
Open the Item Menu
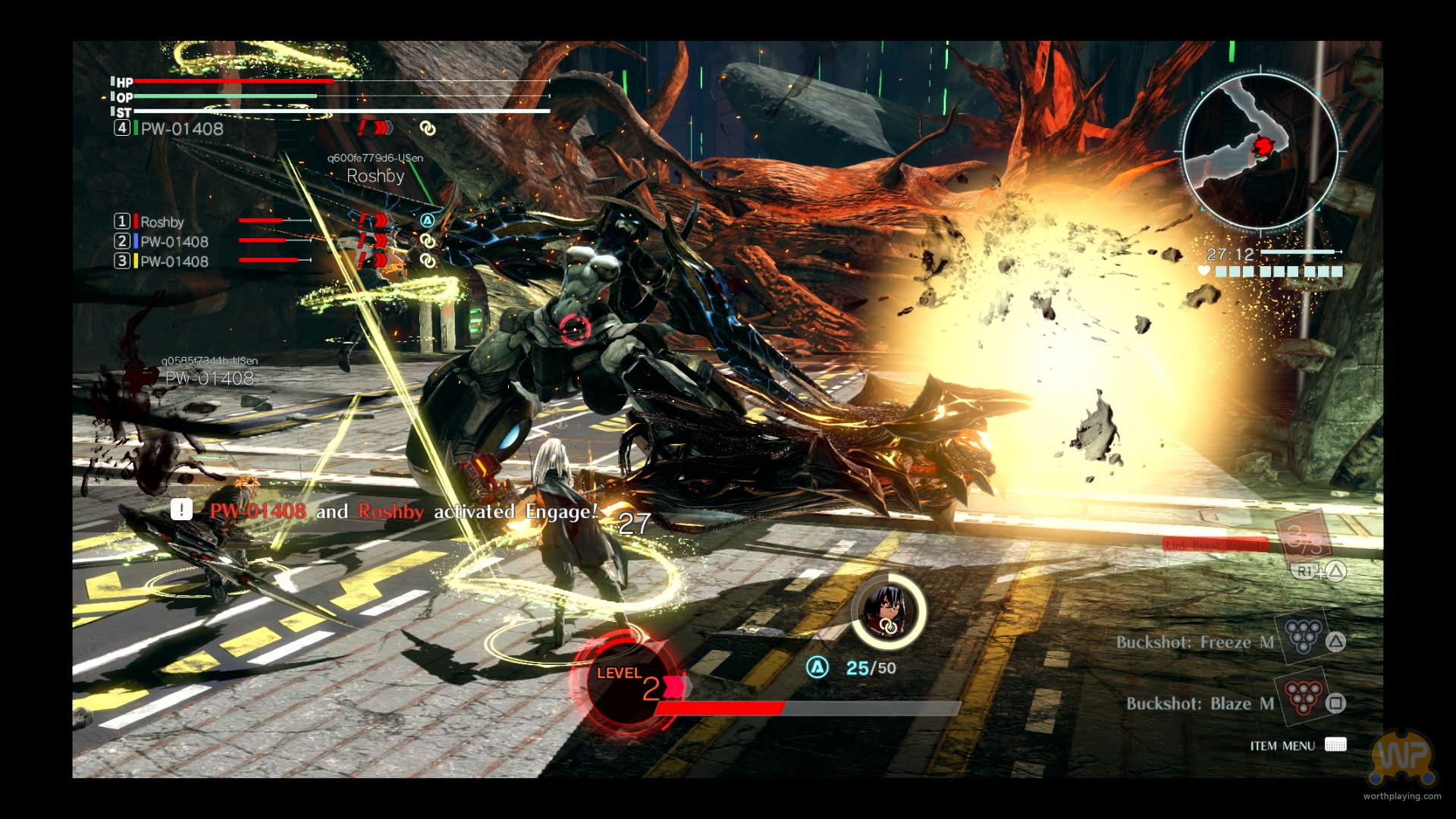(x=1335, y=745)
